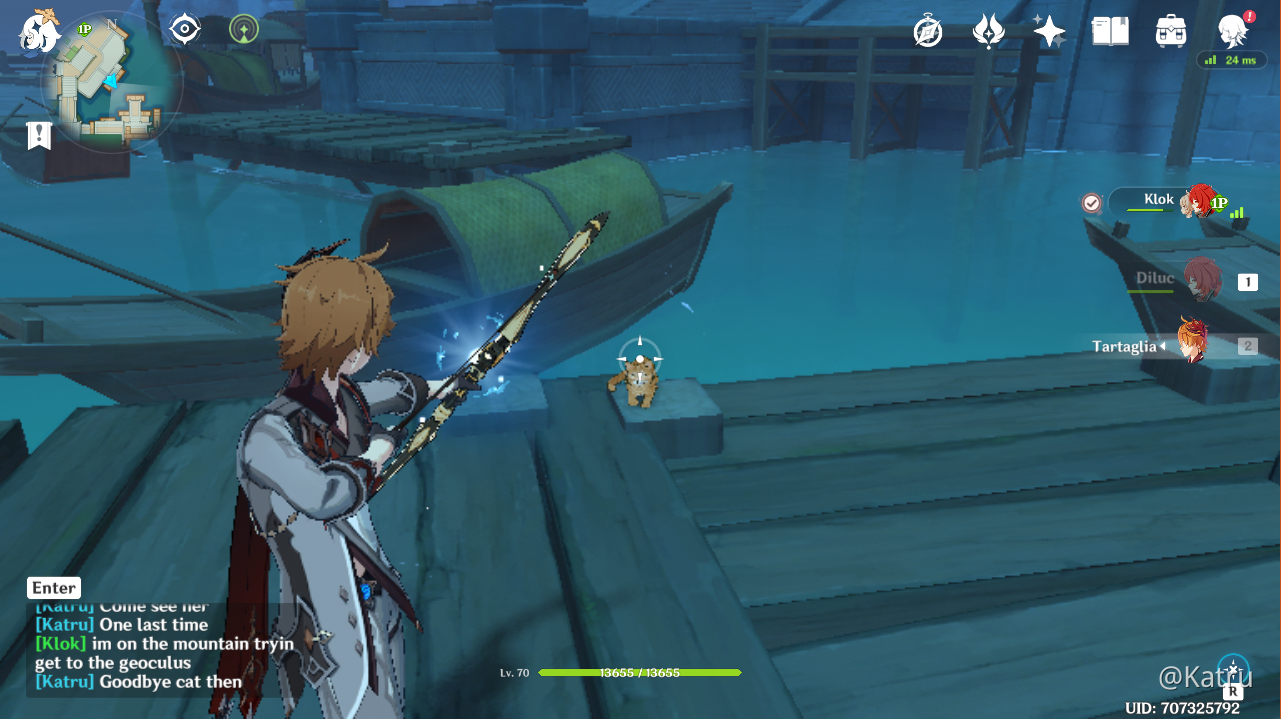This screenshot has height=719, width=1281.
Task: Open the chat box with Katru's messages
Action: pyautogui.click(x=150, y=645)
